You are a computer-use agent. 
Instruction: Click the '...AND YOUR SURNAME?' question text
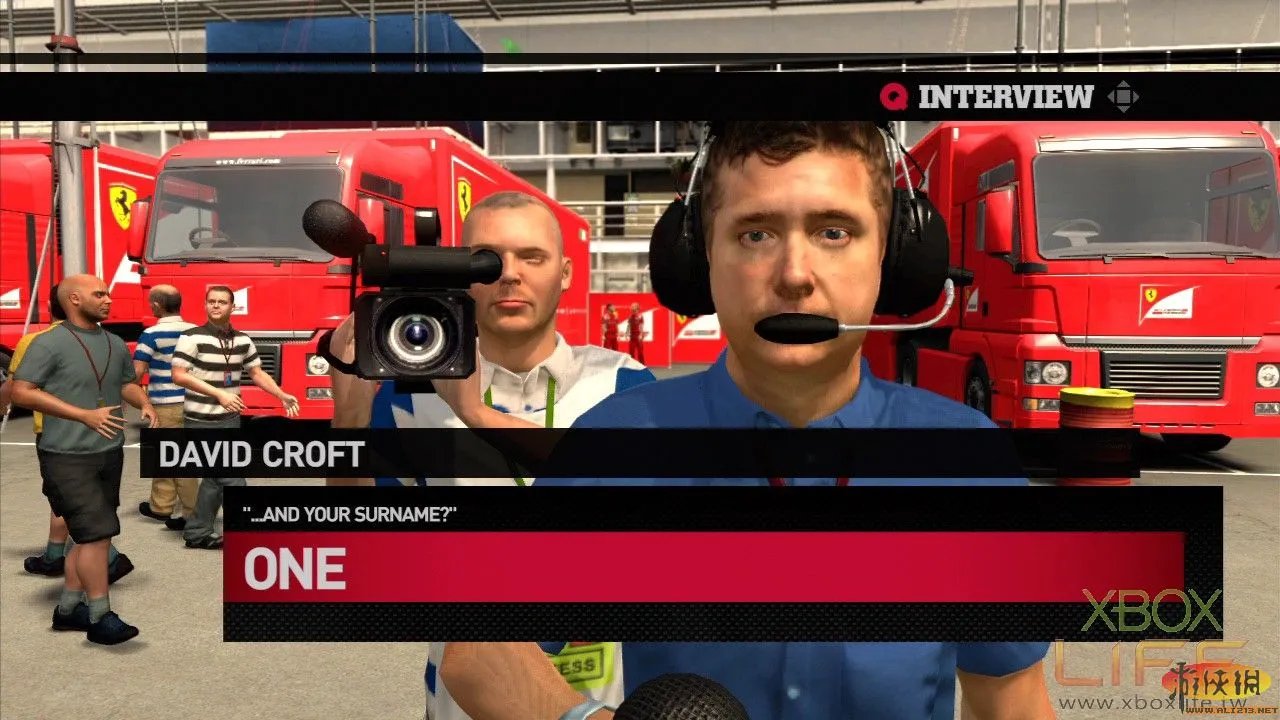(x=350, y=513)
